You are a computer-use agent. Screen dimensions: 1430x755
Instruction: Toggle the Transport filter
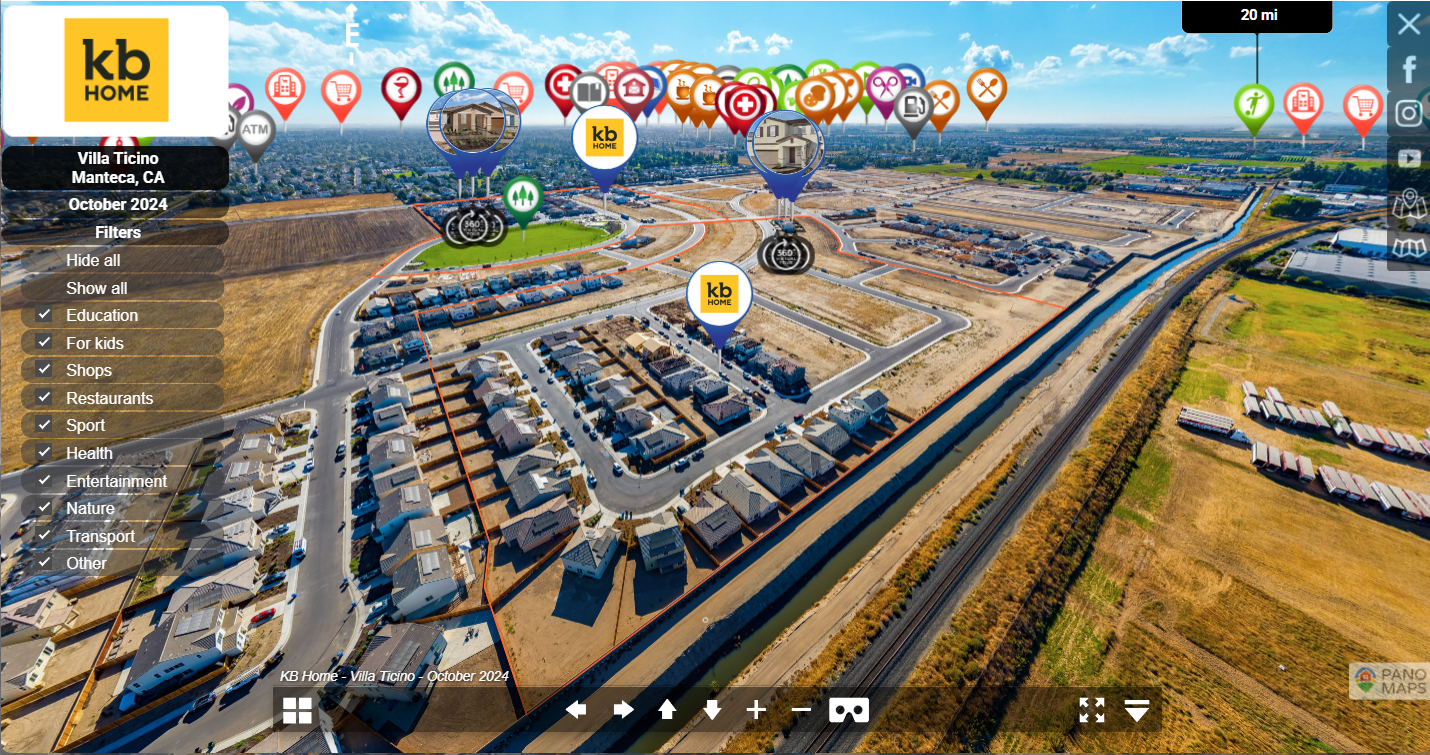[45, 536]
